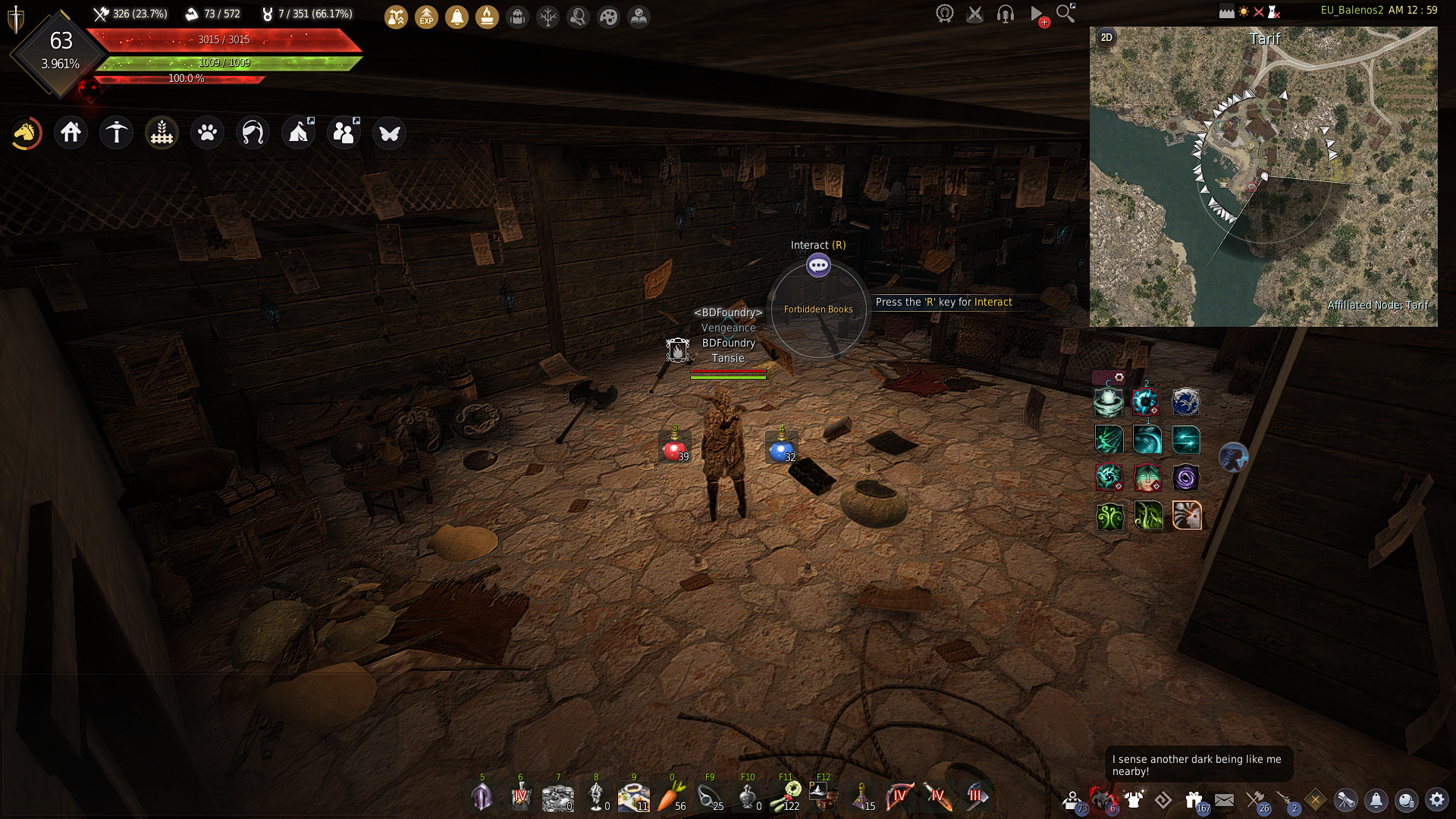Open the gear settings button
Screen dimensions: 1456x819
[1436, 800]
